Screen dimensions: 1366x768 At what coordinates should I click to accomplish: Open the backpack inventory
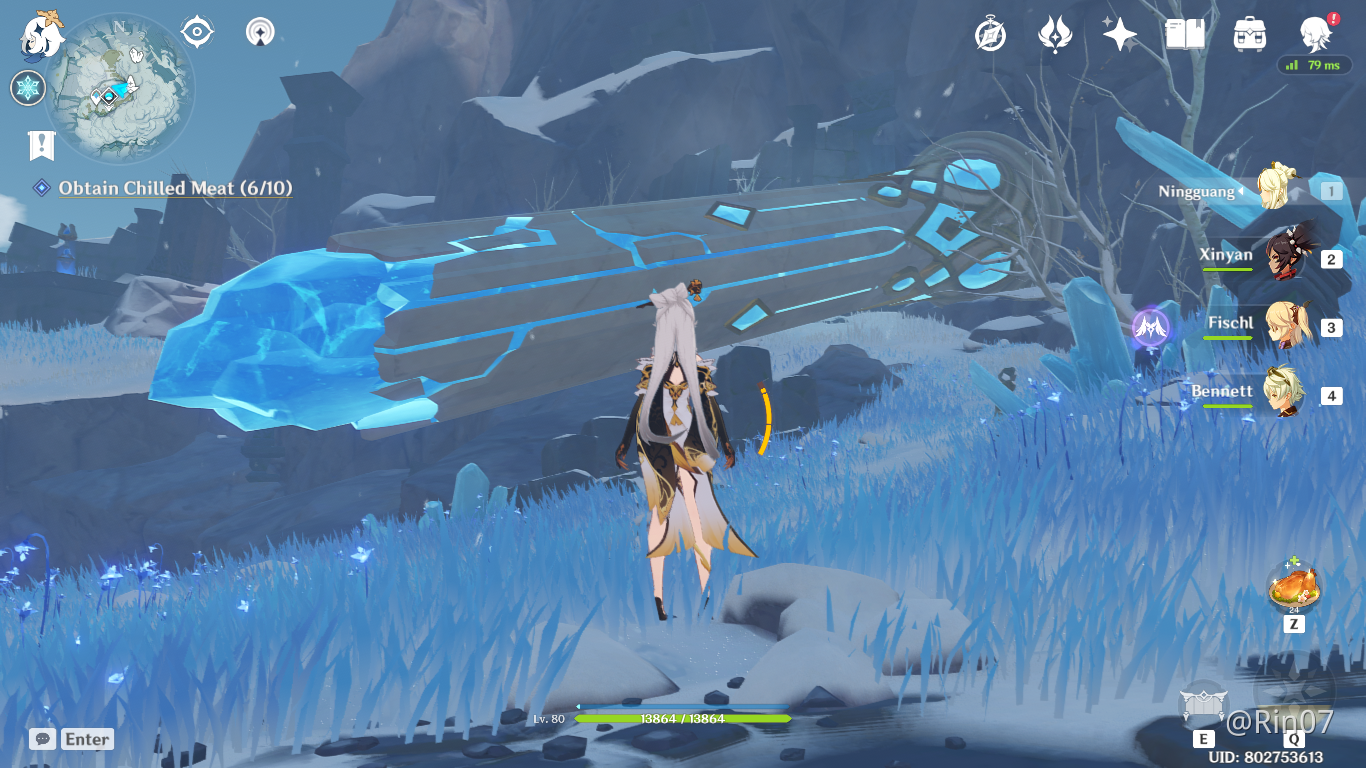[1250, 35]
